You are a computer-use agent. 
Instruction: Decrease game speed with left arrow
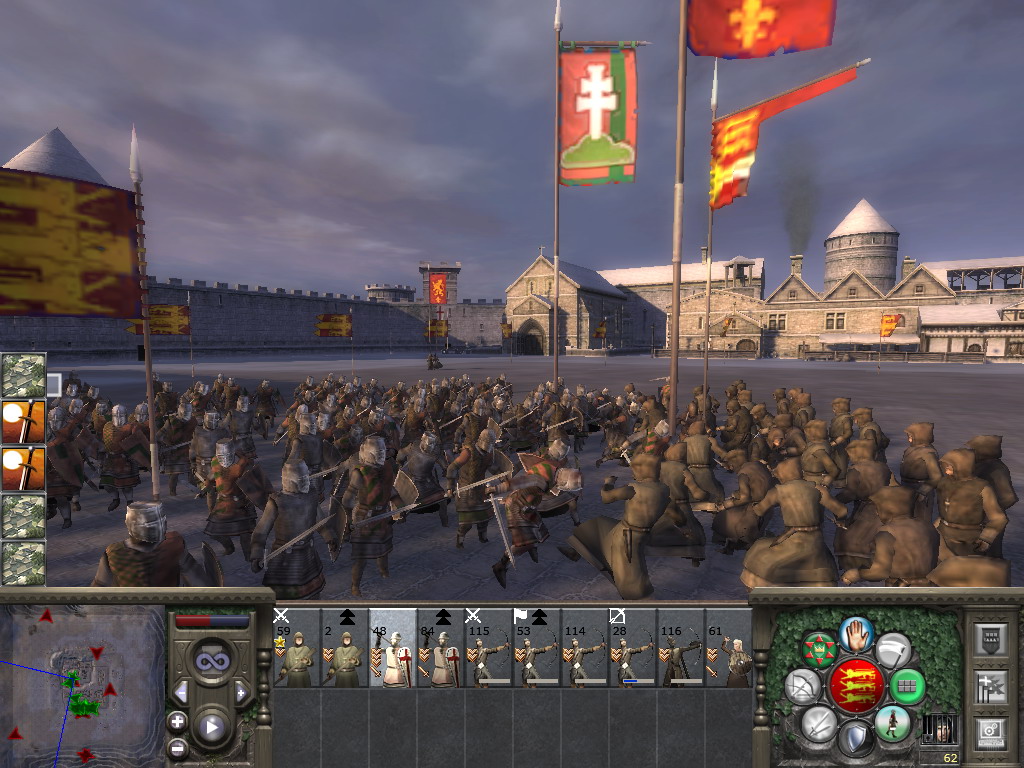click(181, 692)
